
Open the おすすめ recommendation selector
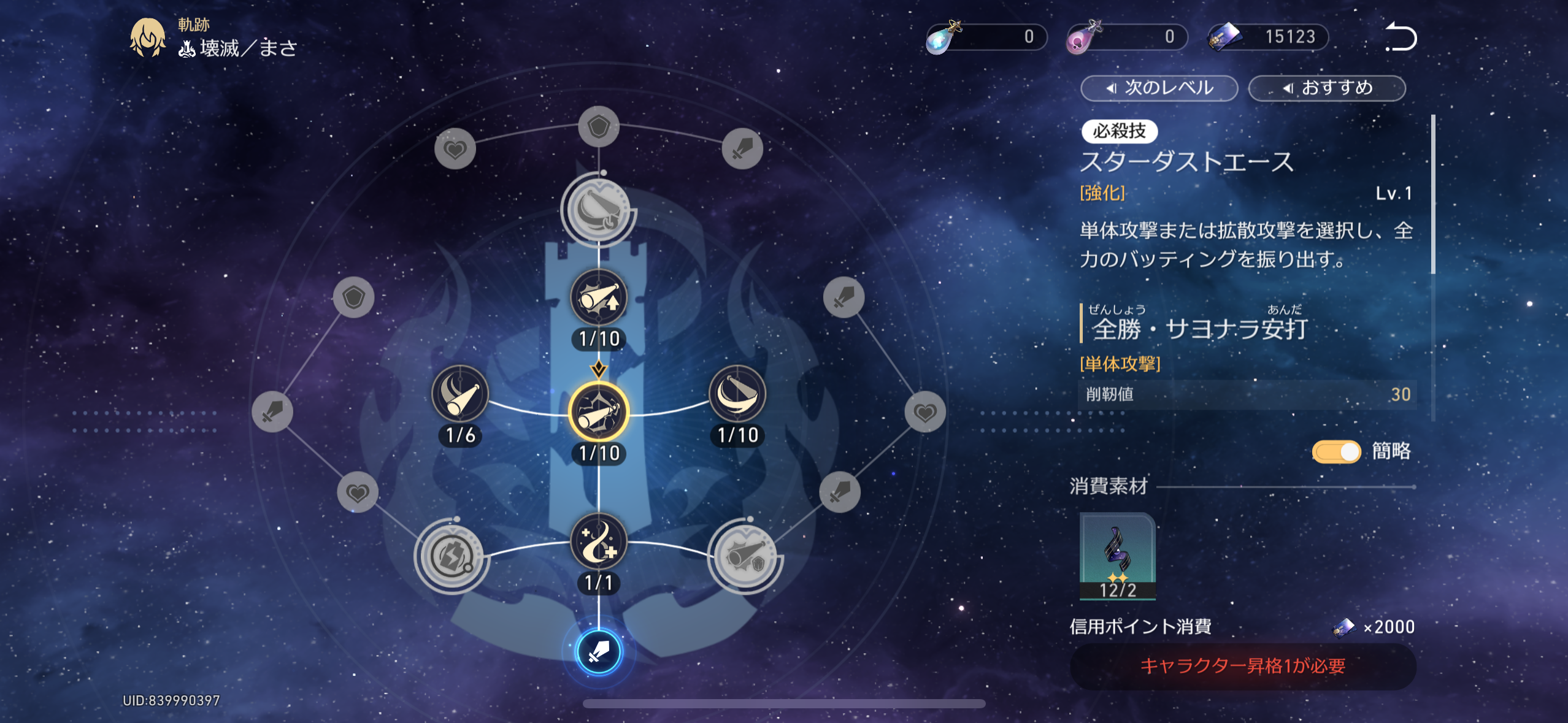click(x=1327, y=88)
